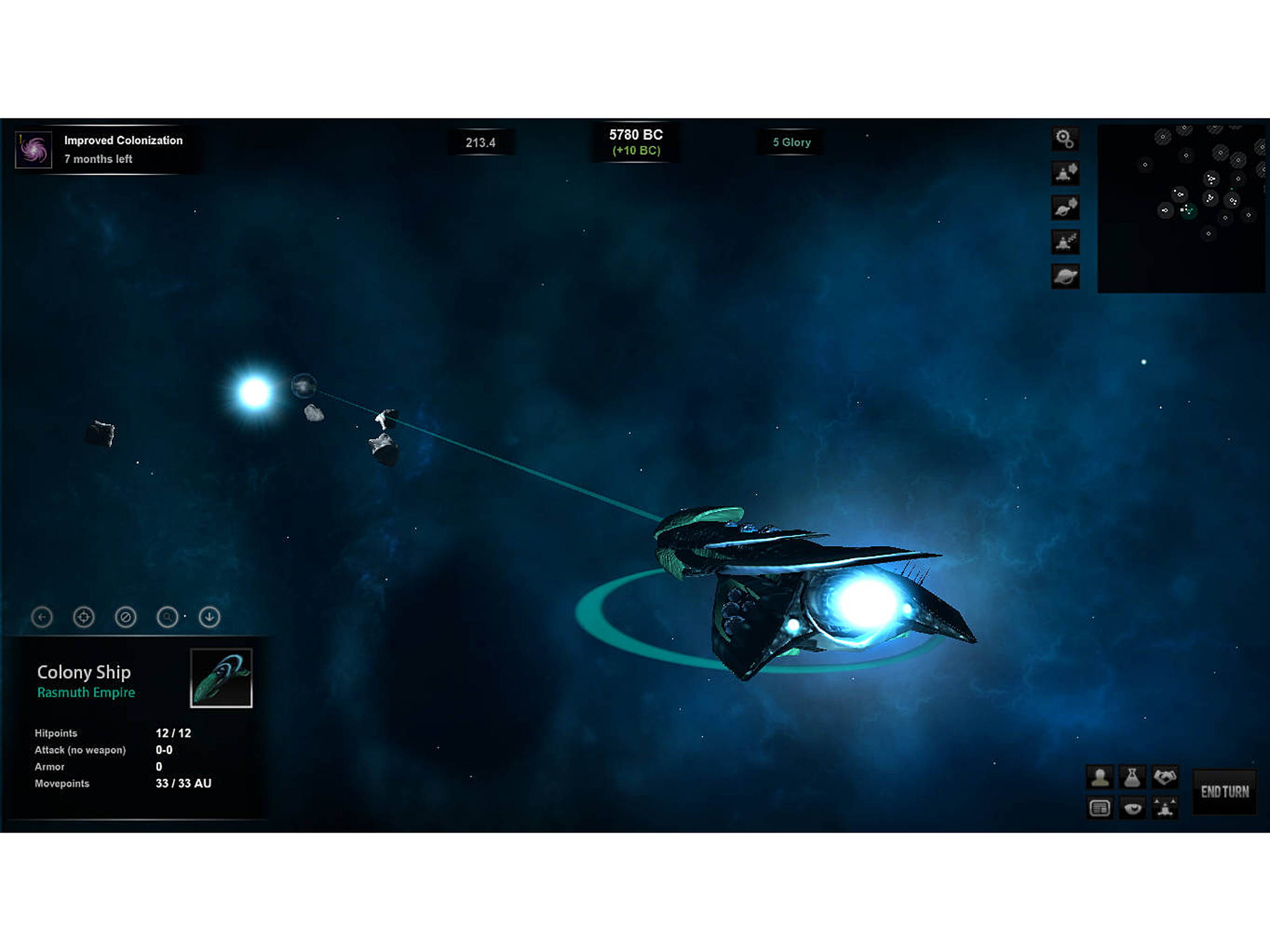The height and width of the screenshot is (952, 1270).
Task: Click the 5780 BC treasury display
Action: click(x=636, y=141)
